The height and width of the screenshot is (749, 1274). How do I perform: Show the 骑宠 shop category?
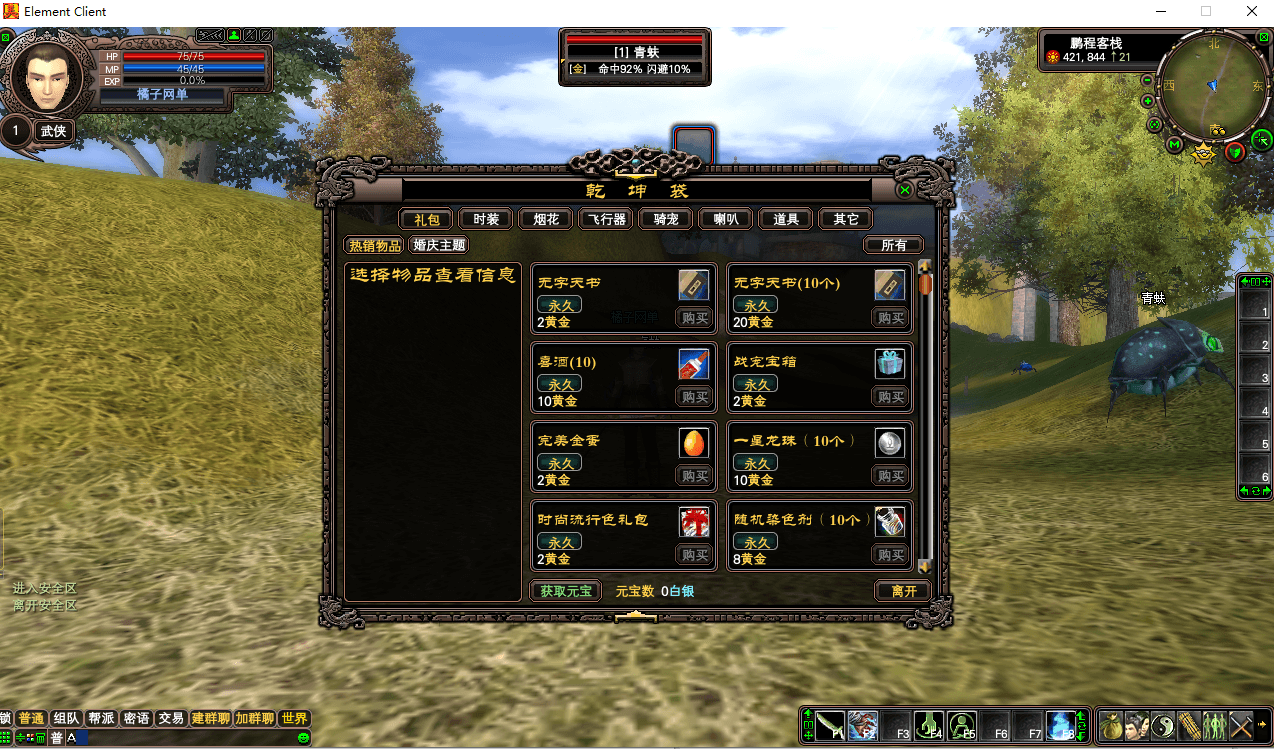point(666,219)
